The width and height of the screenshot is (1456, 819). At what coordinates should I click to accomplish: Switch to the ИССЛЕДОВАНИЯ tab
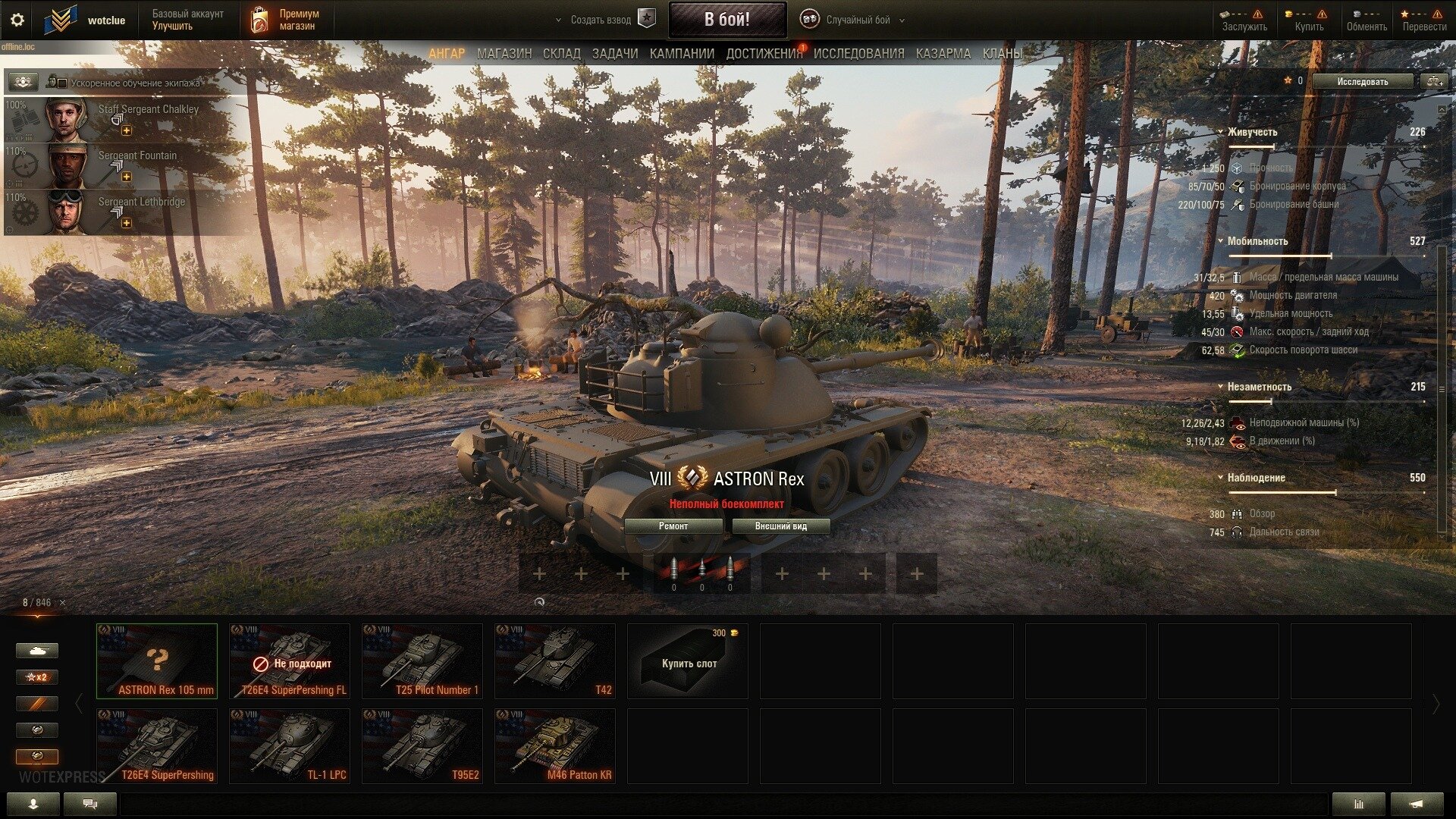pos(858,54)
